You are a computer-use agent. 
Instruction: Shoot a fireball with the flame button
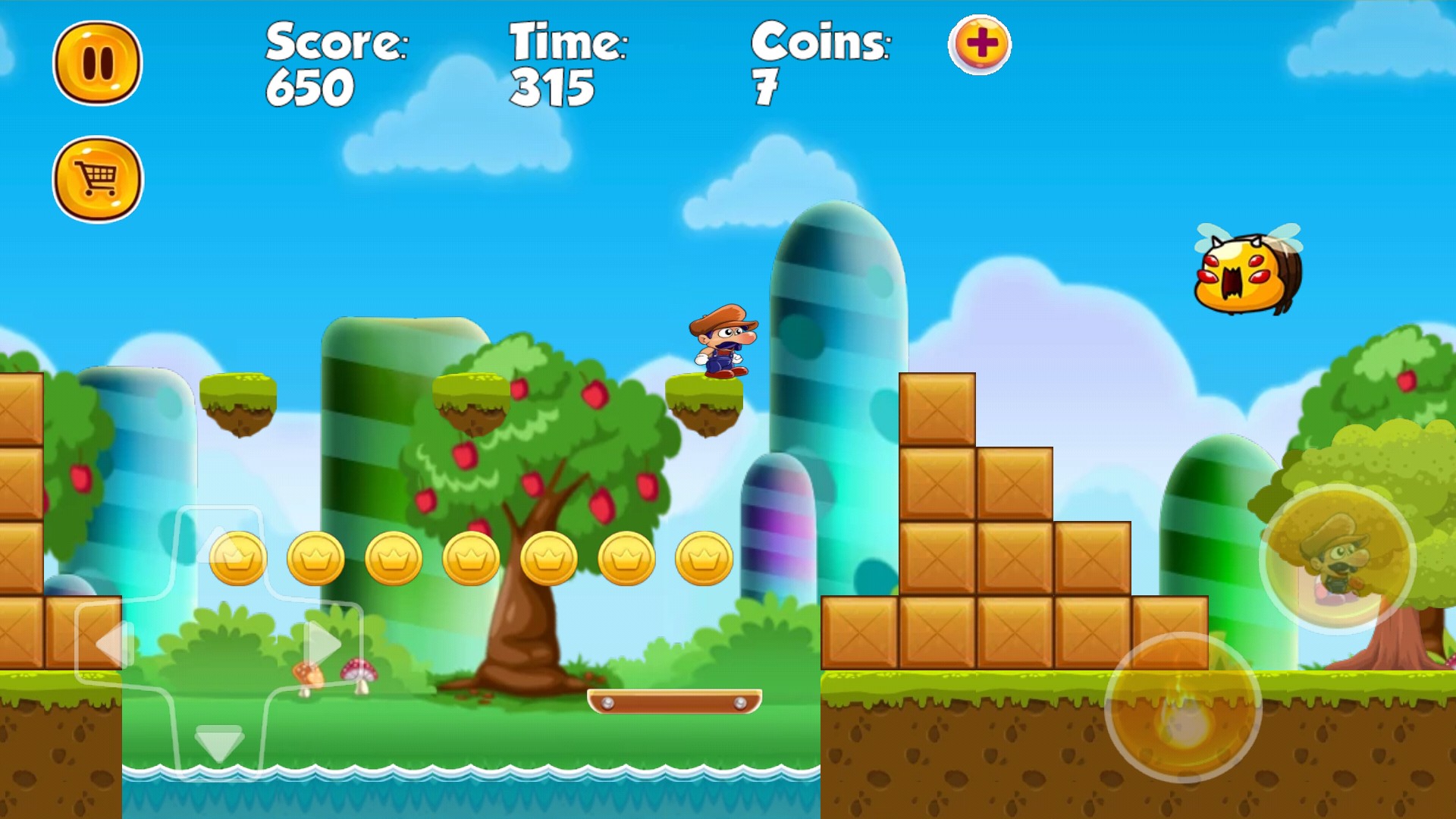(1183, 708)
